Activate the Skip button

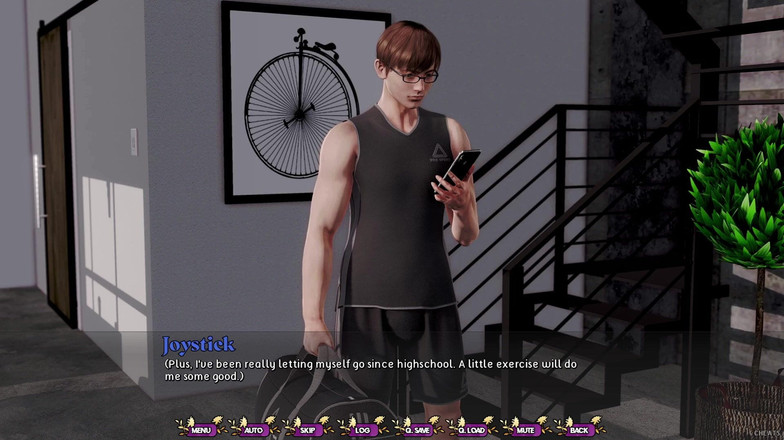(309, 429)
